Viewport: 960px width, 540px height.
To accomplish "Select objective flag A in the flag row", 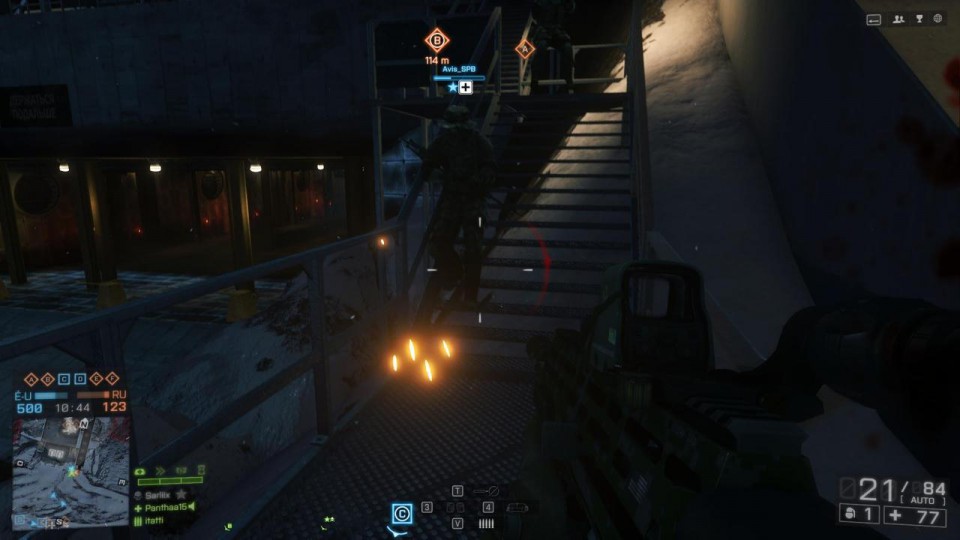I will pos(30,378).
